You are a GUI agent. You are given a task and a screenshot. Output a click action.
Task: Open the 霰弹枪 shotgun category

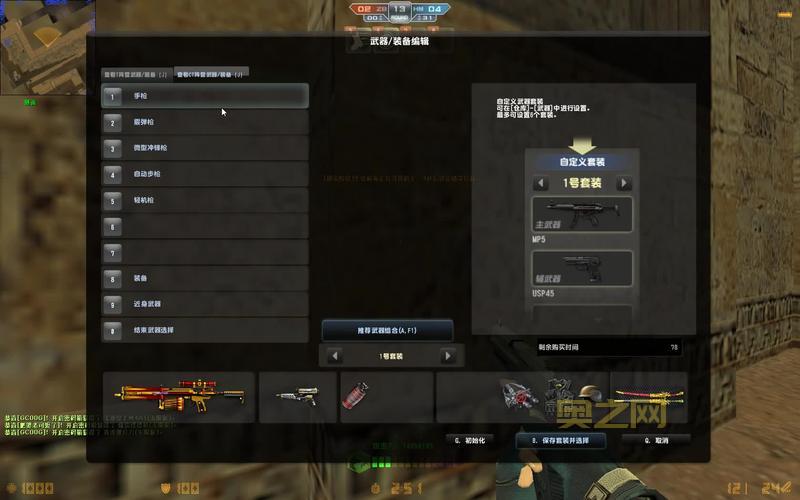tap(205, 122)
